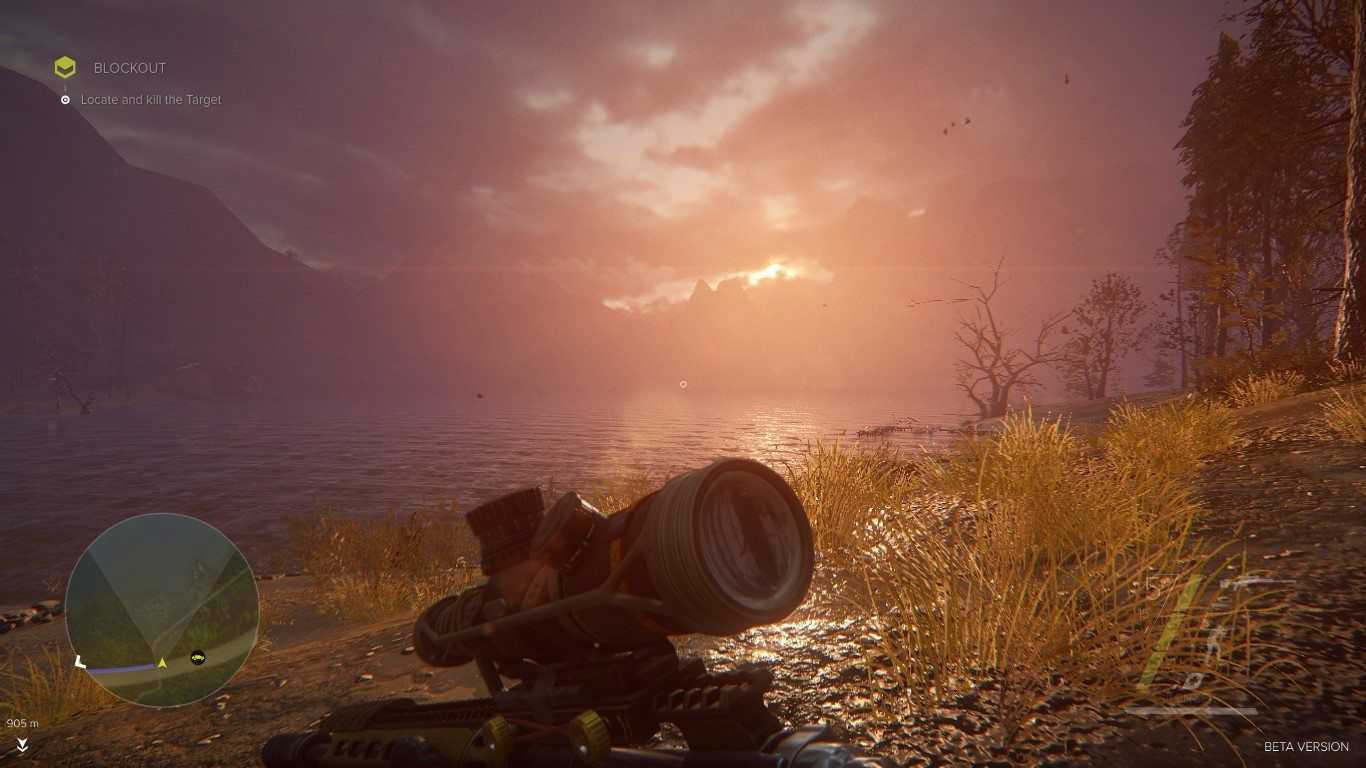Select the "Locate and kill the Target" objective
Image resolution: width=1366 pixels, height=768 pixels.
(x=151, y=100)
